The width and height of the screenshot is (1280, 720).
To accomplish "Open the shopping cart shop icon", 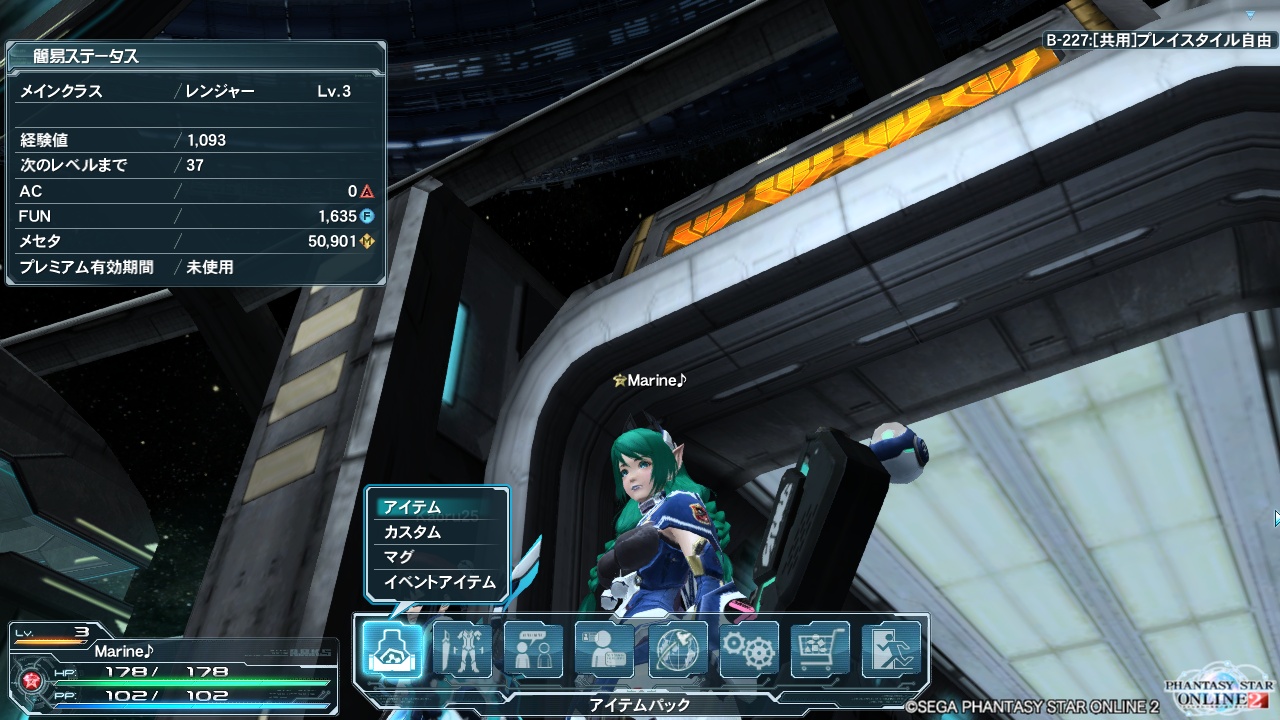I will (820, 650).
